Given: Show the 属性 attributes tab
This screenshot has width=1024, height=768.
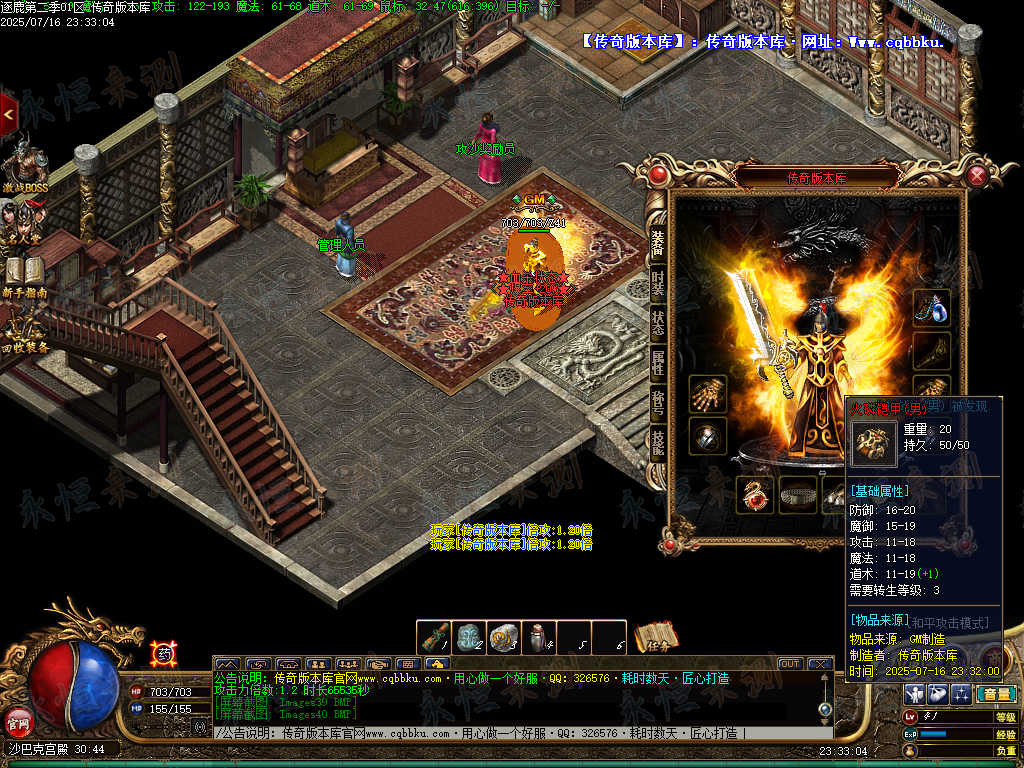Looking at the screenshot, I should 658,362.
